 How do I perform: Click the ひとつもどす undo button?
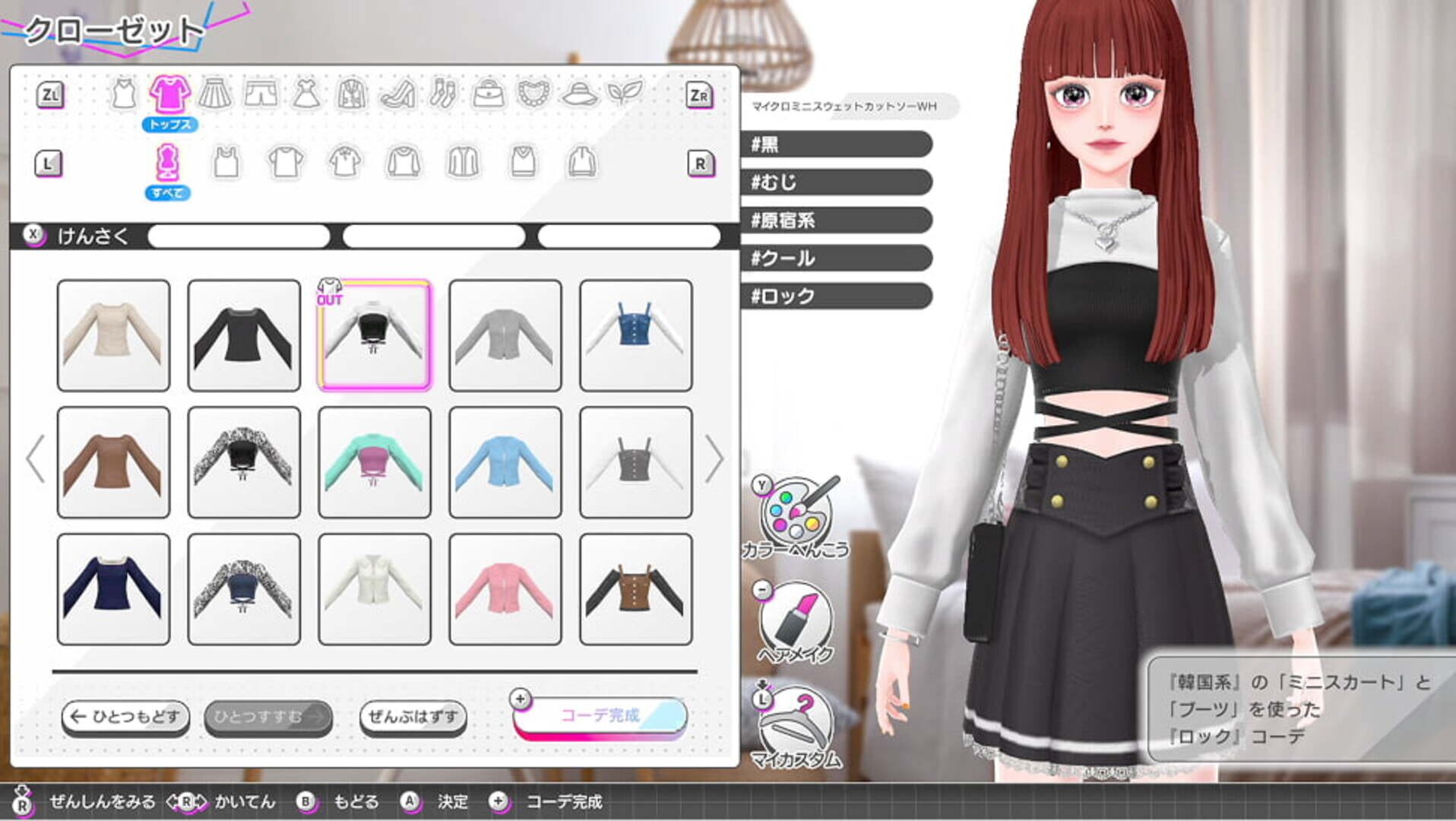(125, 715)
